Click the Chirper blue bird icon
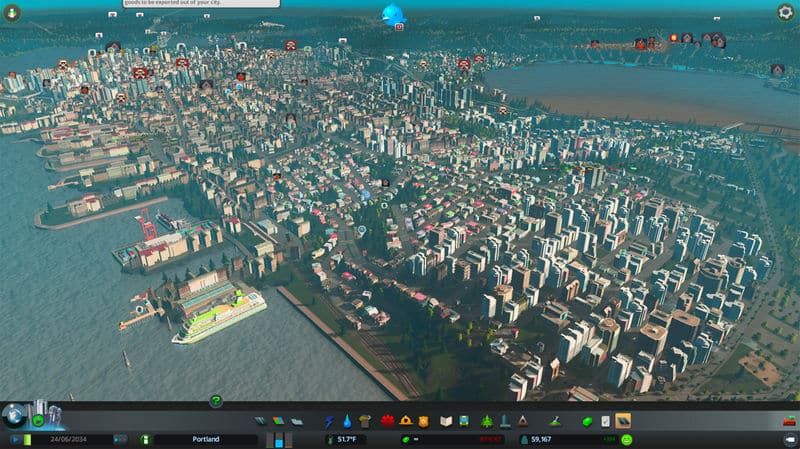Image resolution: width=800 pixels, height=449 pixels. point(392,14)
